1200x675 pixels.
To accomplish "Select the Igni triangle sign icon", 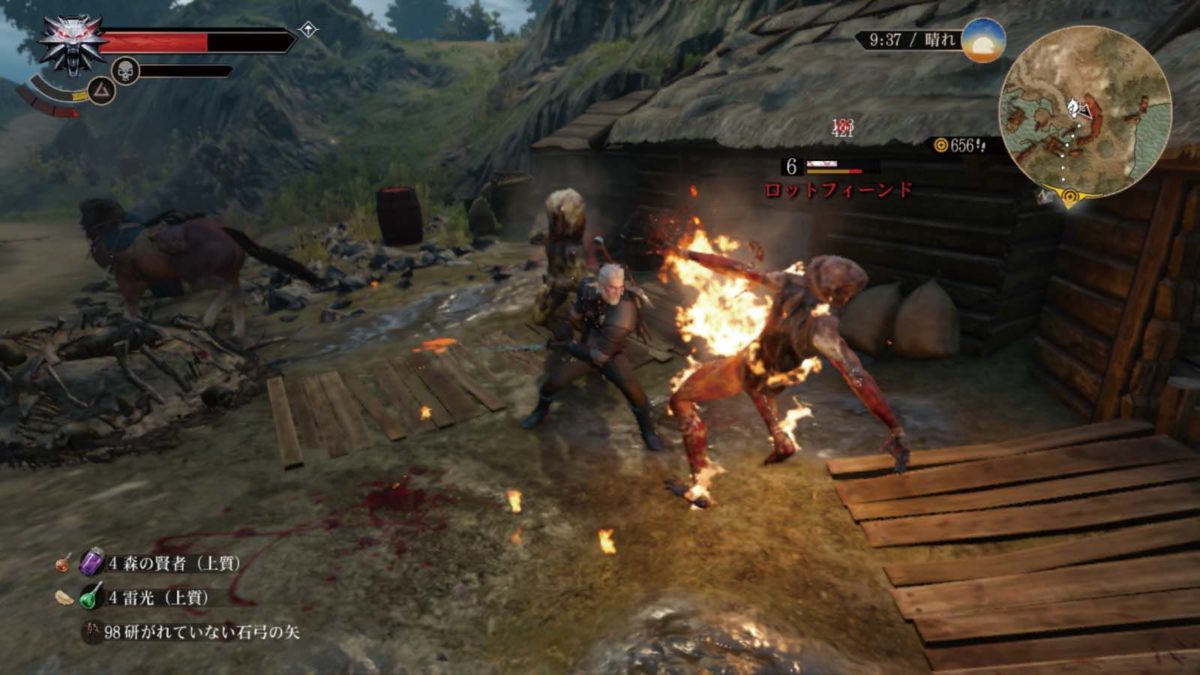I will click(x=101, y=91).
